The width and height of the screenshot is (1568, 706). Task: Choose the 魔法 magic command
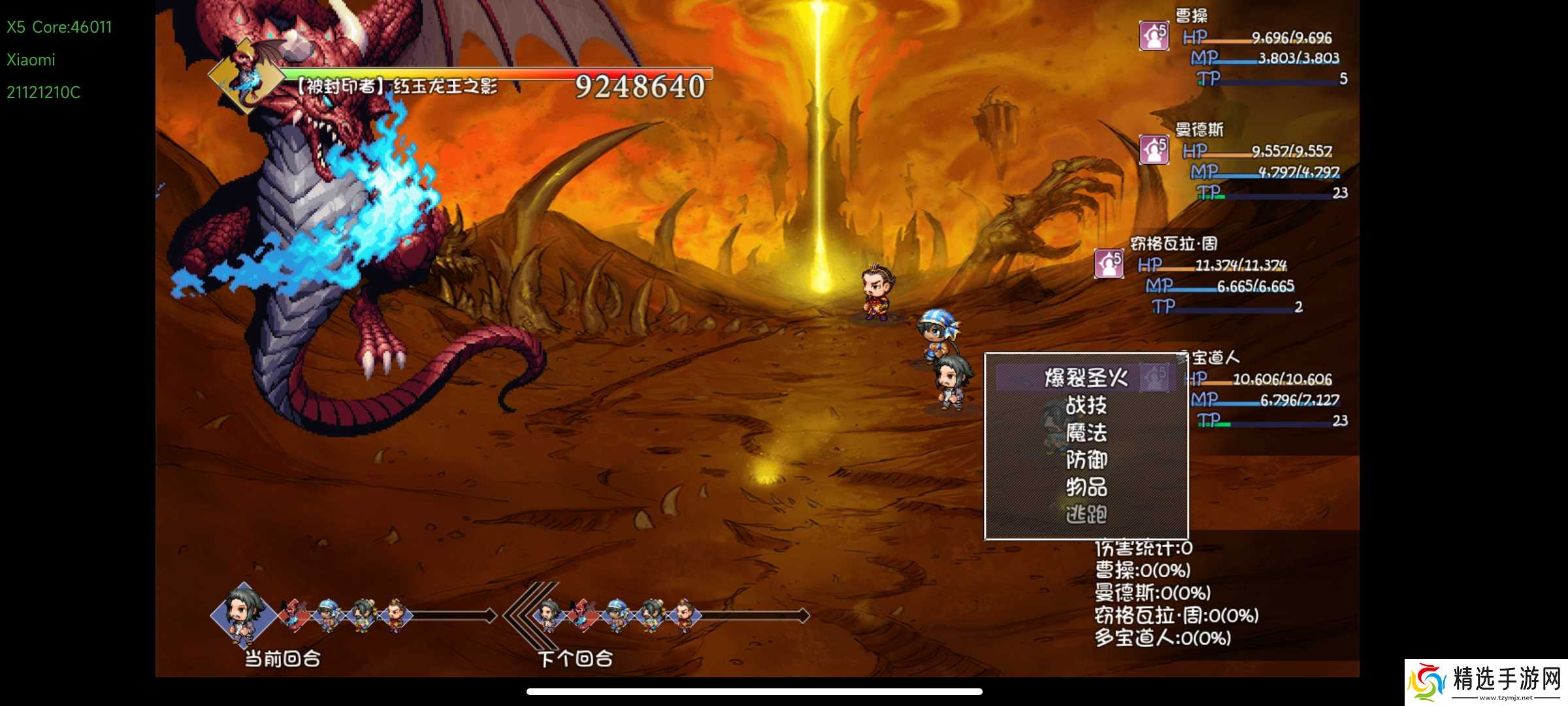[1086, 433]
